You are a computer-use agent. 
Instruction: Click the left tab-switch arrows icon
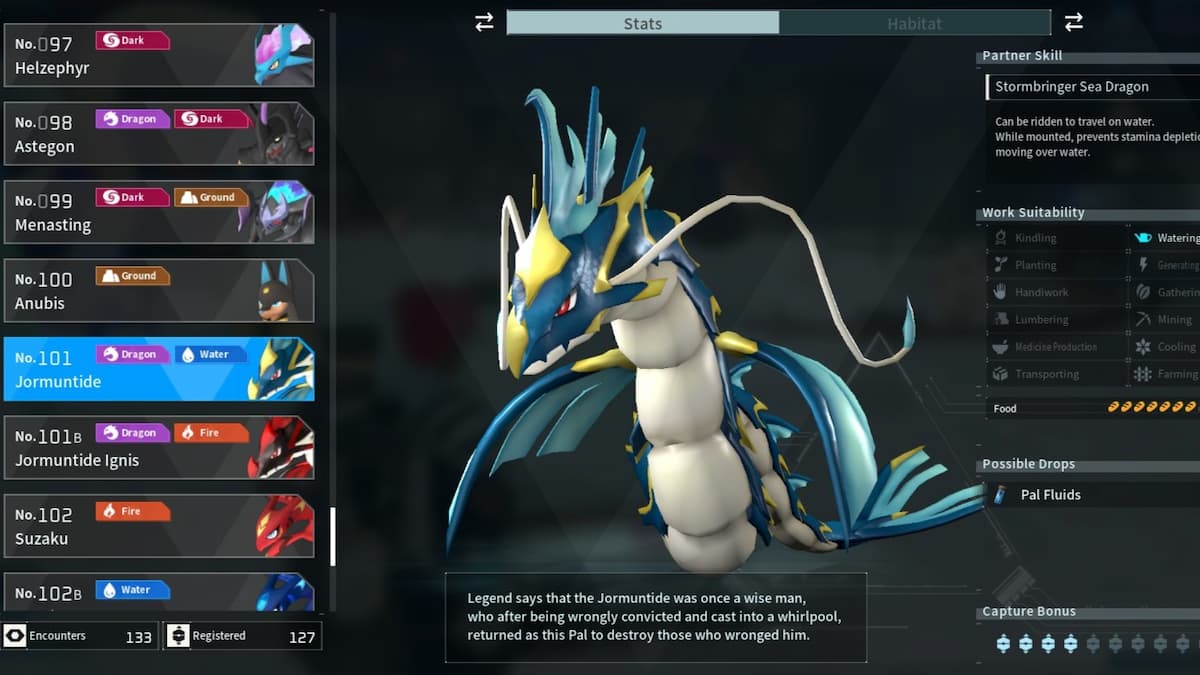tap(484, 22)
